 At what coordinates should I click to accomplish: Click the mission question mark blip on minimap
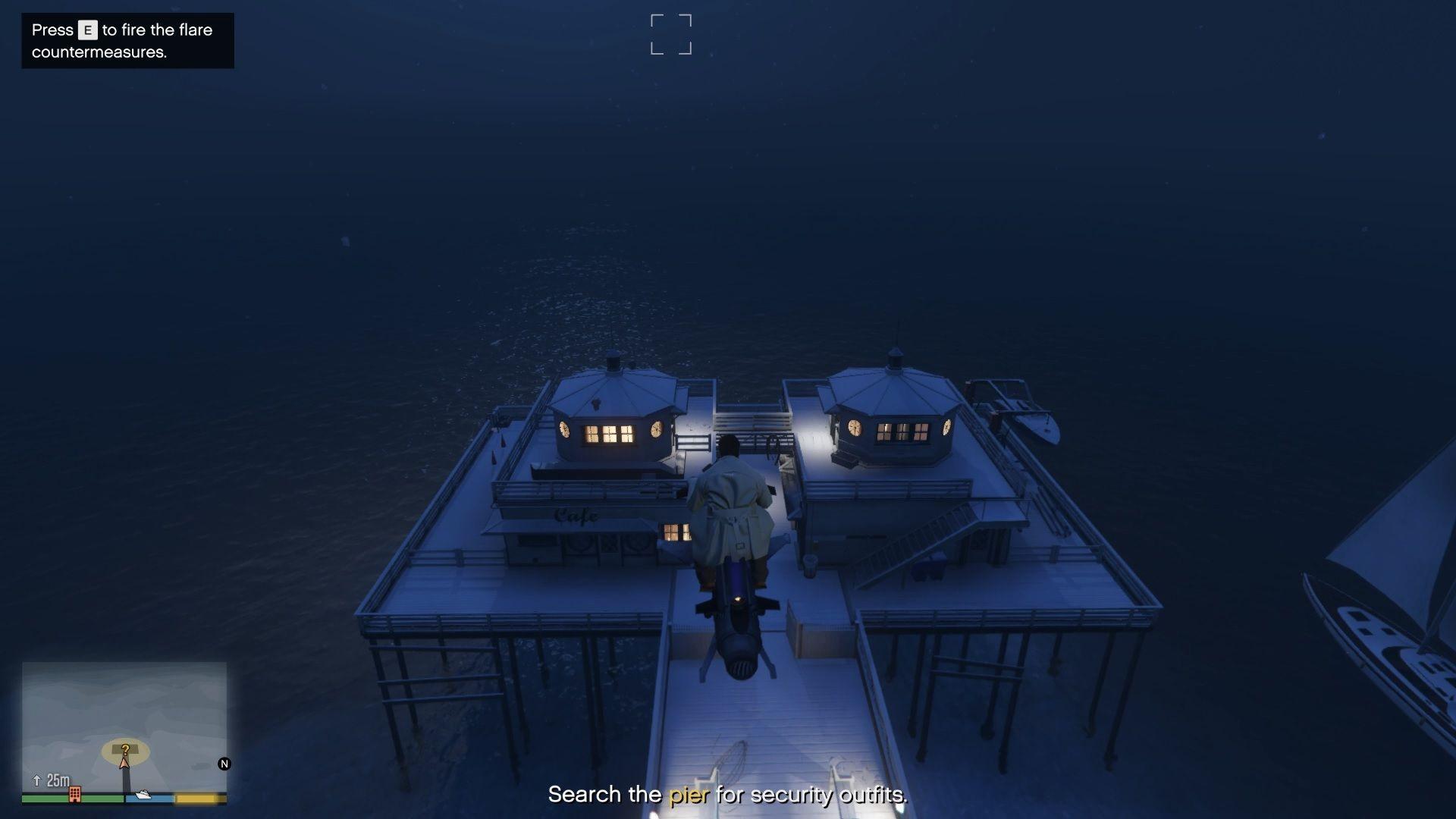125,749
